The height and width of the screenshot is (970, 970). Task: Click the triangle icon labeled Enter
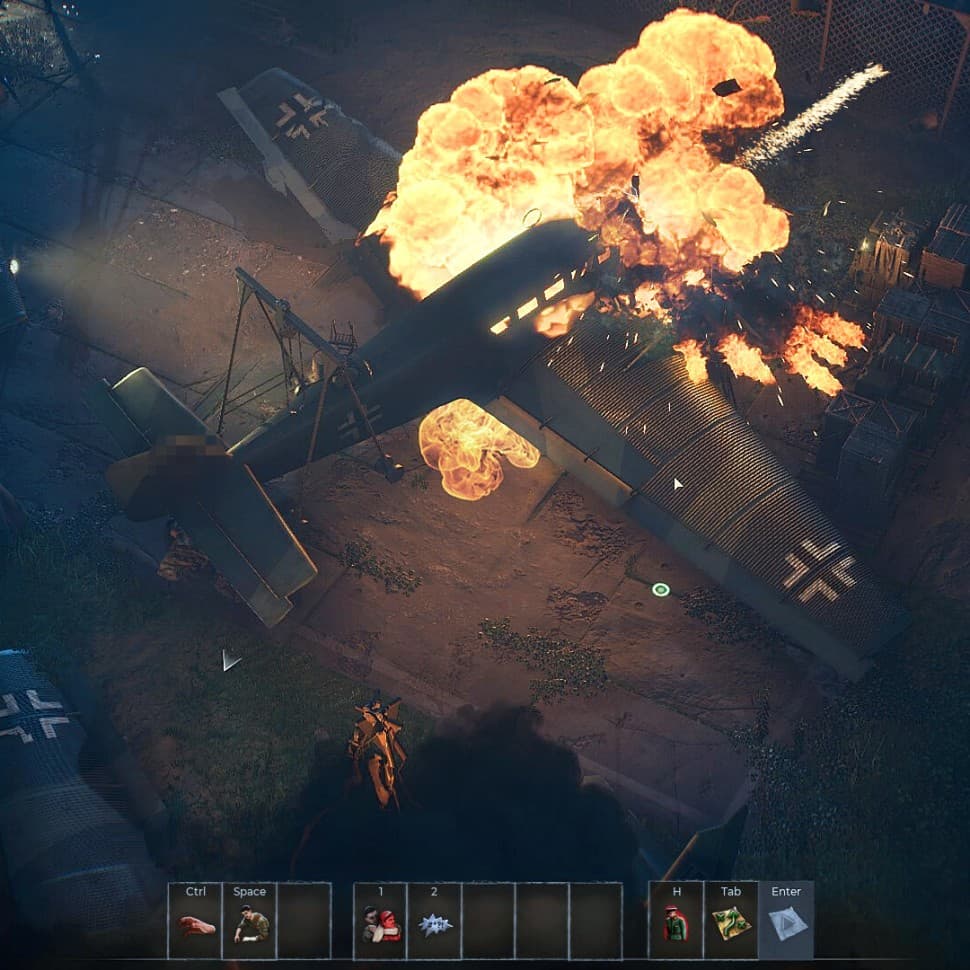coord(787,925)
